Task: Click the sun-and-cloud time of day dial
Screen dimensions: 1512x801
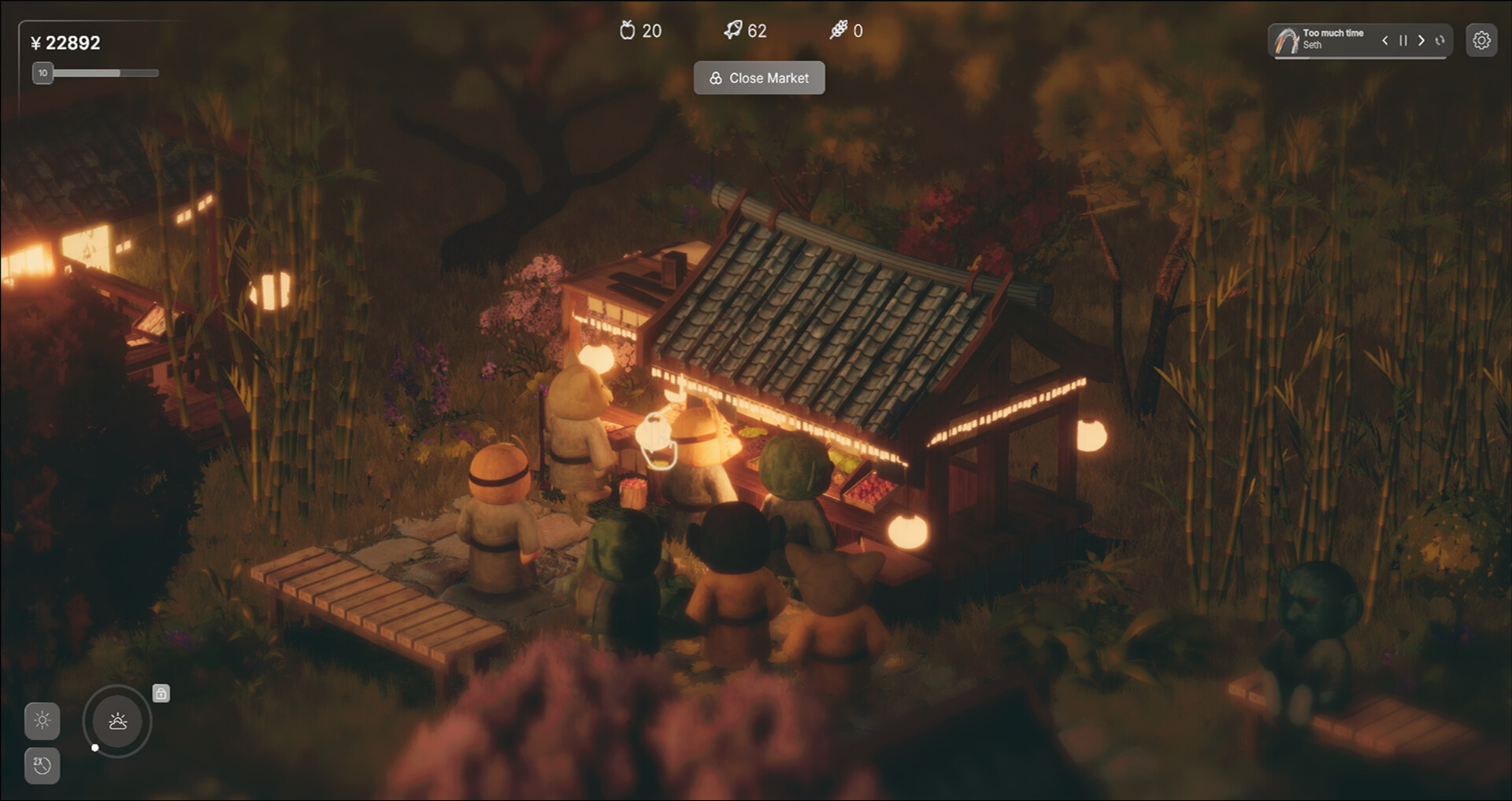Action: [117, 721]
